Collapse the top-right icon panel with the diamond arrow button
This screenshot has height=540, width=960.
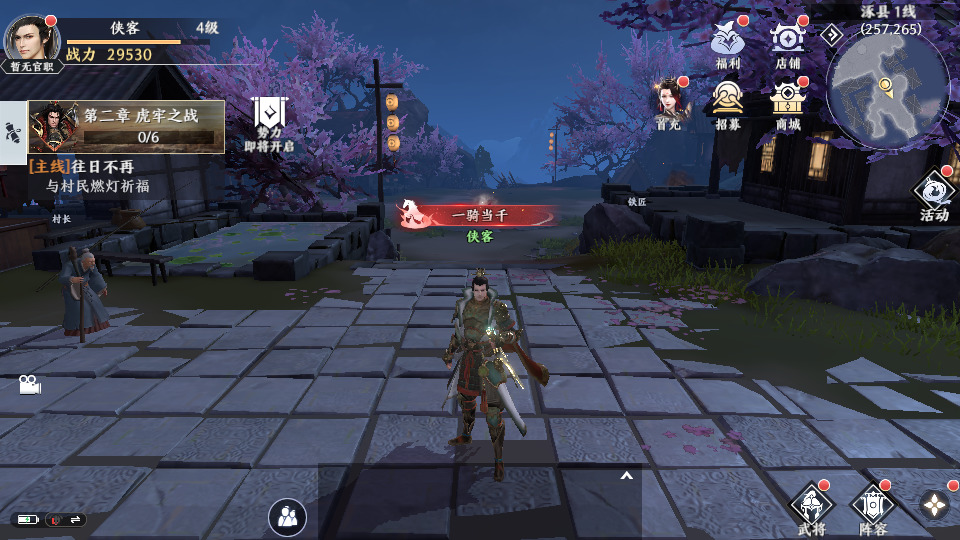point(832,35)
